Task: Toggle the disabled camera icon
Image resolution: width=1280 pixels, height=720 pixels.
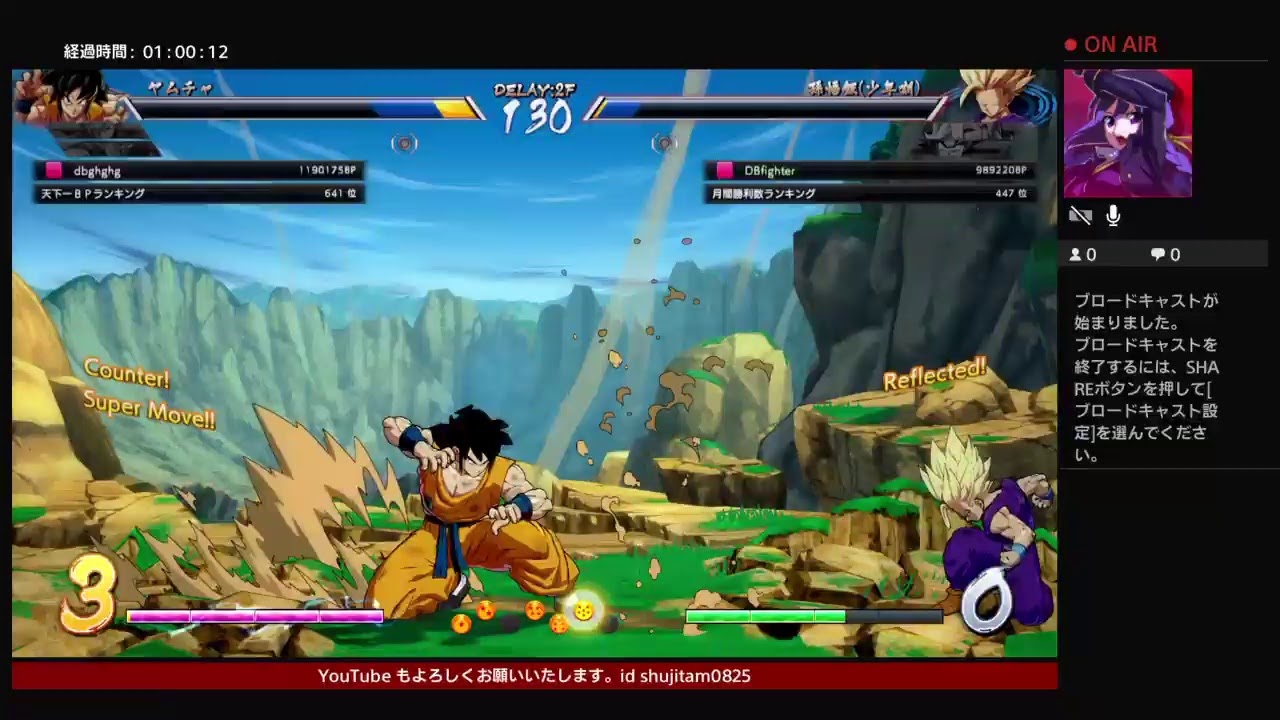Action: point(1080,215)
